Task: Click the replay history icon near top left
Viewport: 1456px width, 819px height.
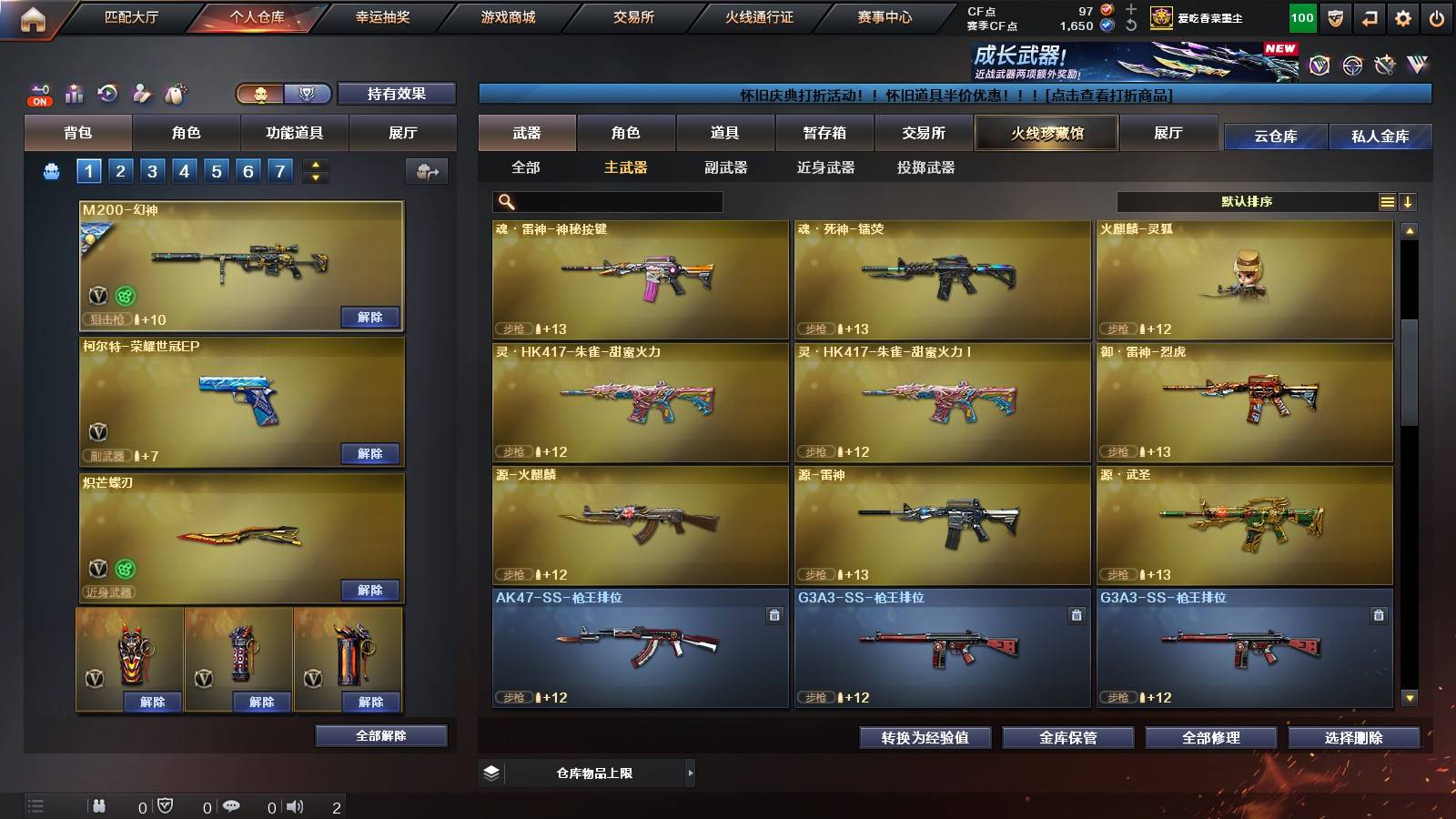Action: pyautogui.click(x=106, y=91)
